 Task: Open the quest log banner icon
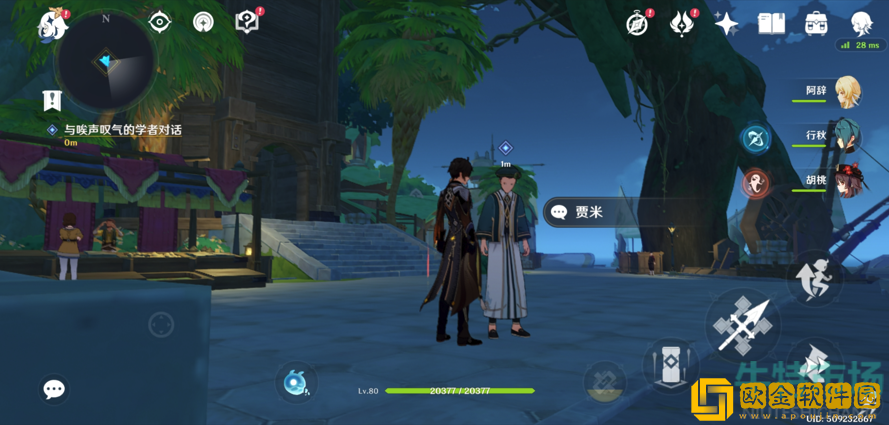52,100
